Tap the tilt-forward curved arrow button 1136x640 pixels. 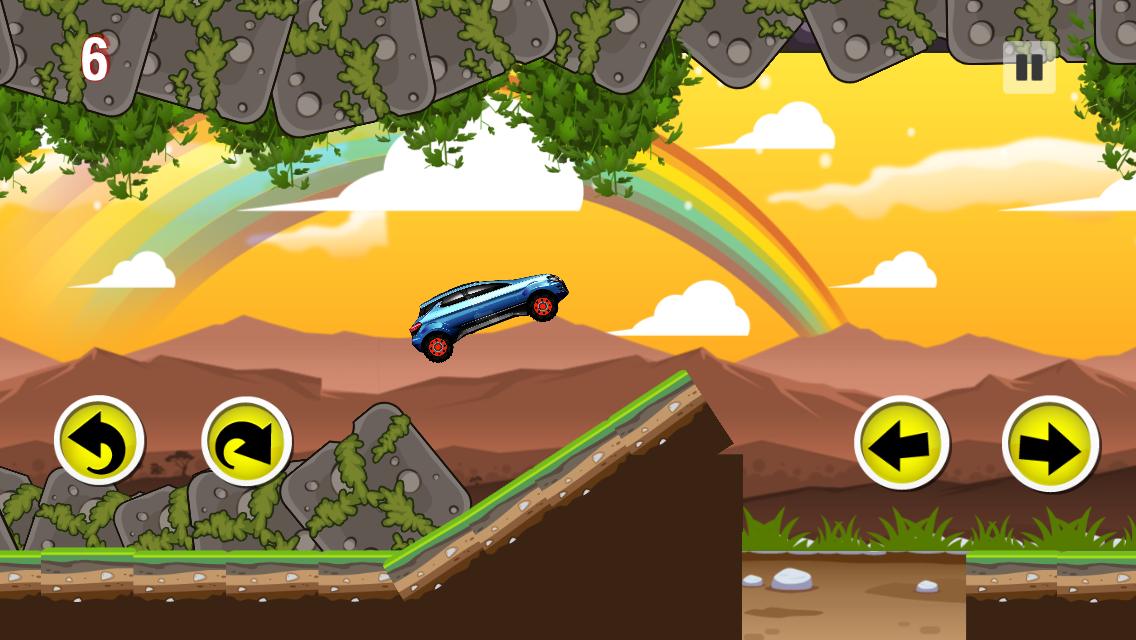[x=246, y=442]
